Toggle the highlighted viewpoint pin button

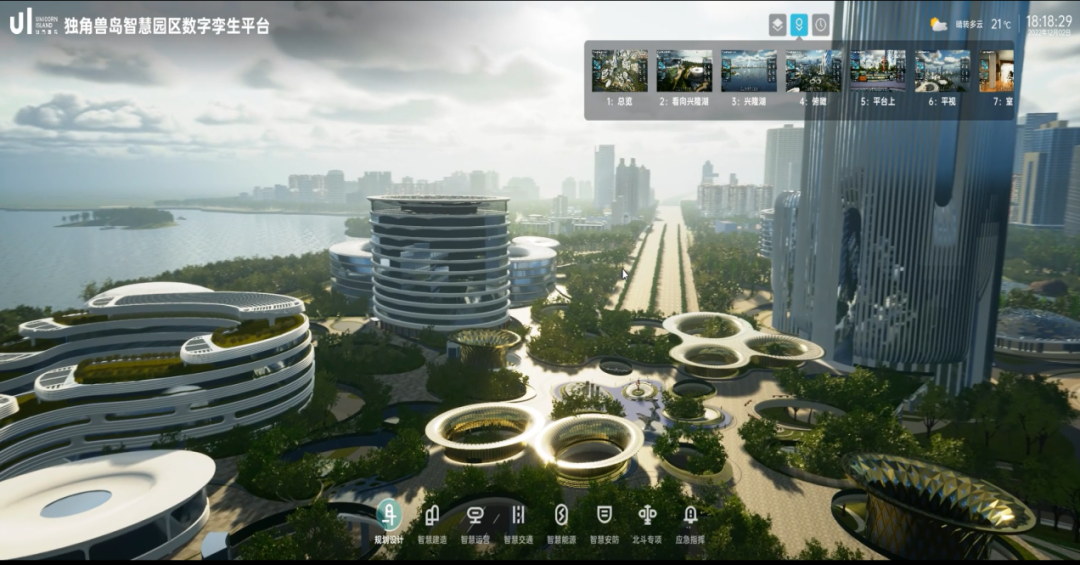pos(799,25)
